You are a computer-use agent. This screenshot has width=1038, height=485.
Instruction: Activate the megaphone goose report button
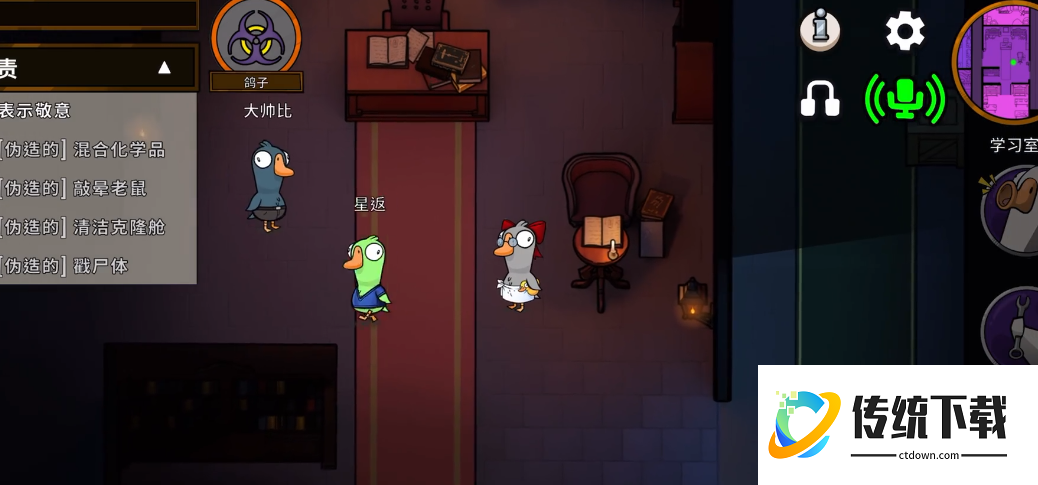(x=1012, y=210)
